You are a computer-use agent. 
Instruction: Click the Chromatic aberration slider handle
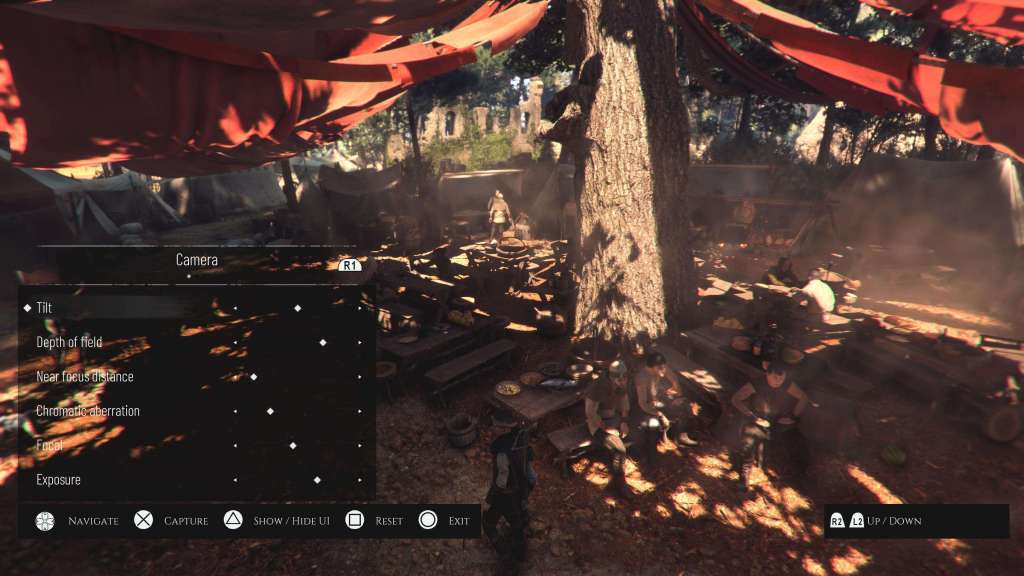pos(270,411)
